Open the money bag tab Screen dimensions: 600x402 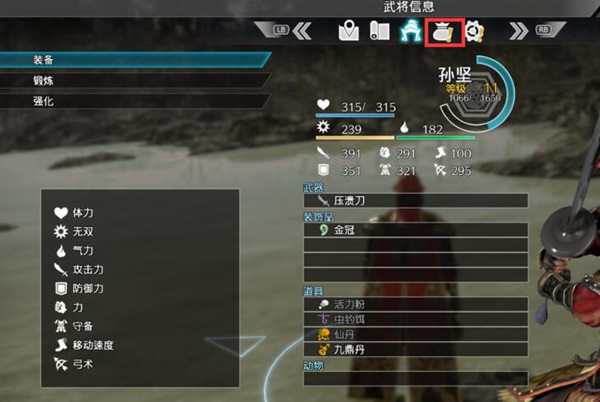pyautogui.click(x=442, y=31)
